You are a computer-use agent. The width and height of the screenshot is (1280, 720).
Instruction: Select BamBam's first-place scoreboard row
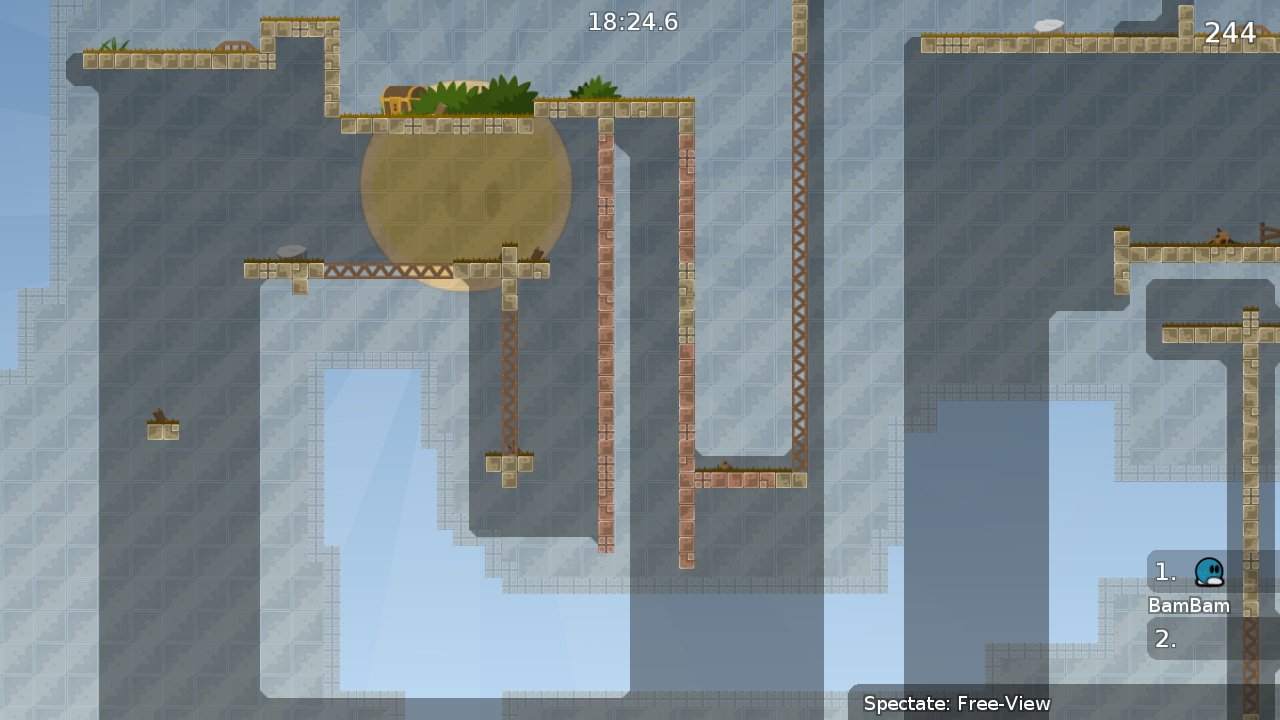pos(1211,572)
